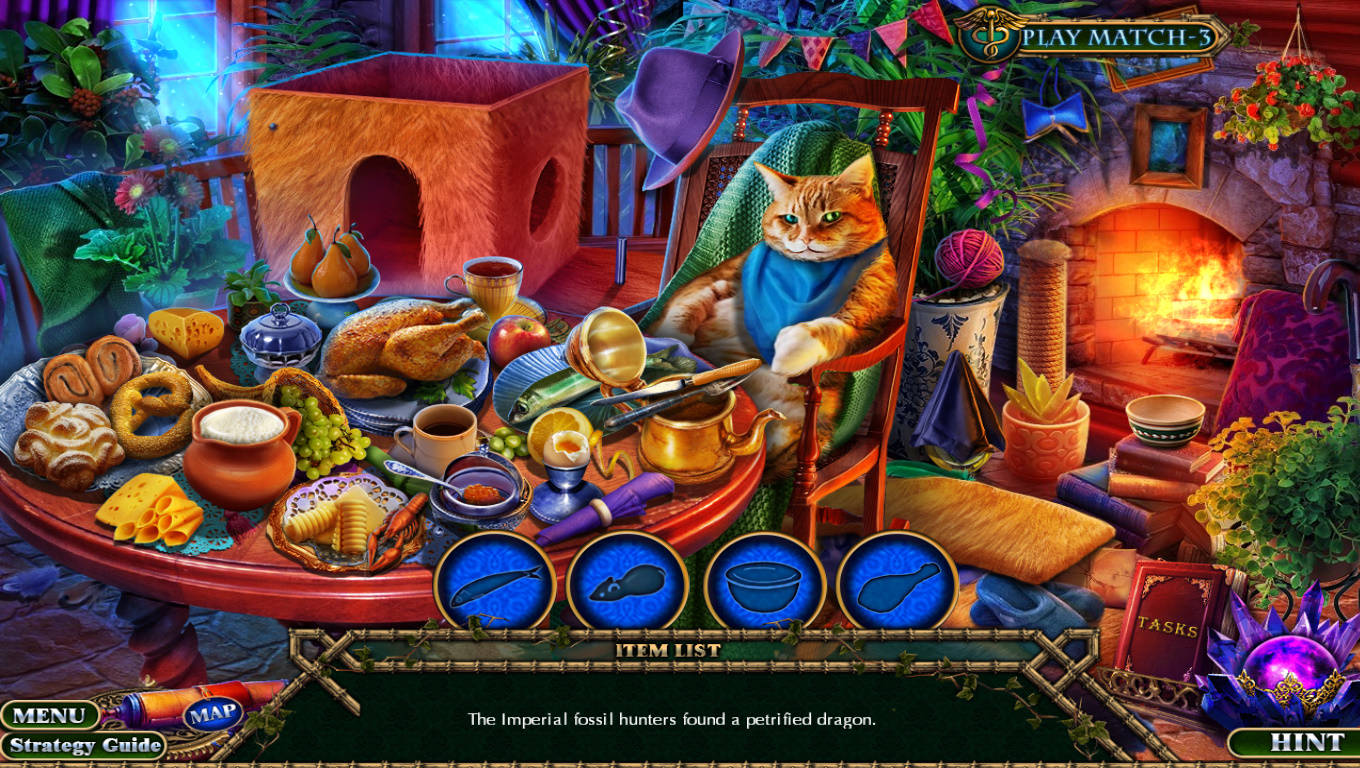Open the Strategy Guide
This screenshot has height=768, width=1360.
tap(85, 745)
